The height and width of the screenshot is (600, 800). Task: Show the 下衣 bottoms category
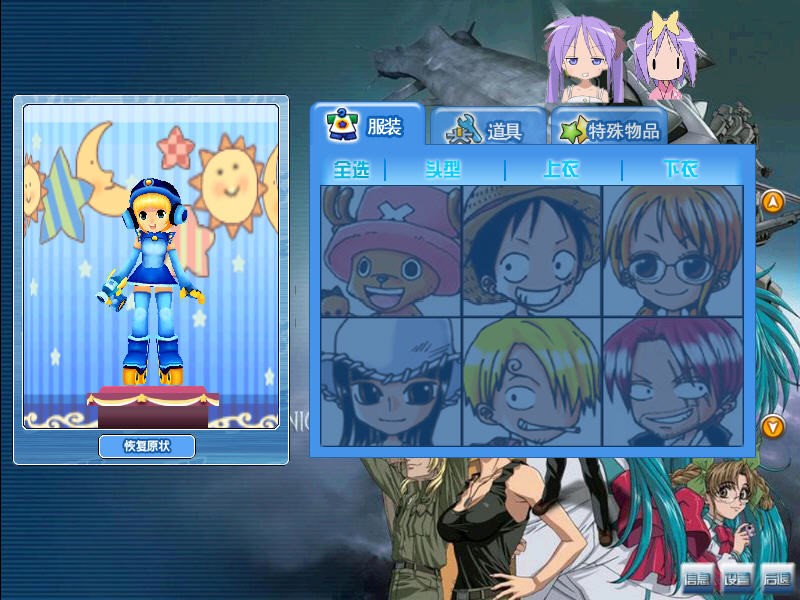coord(681,169)
